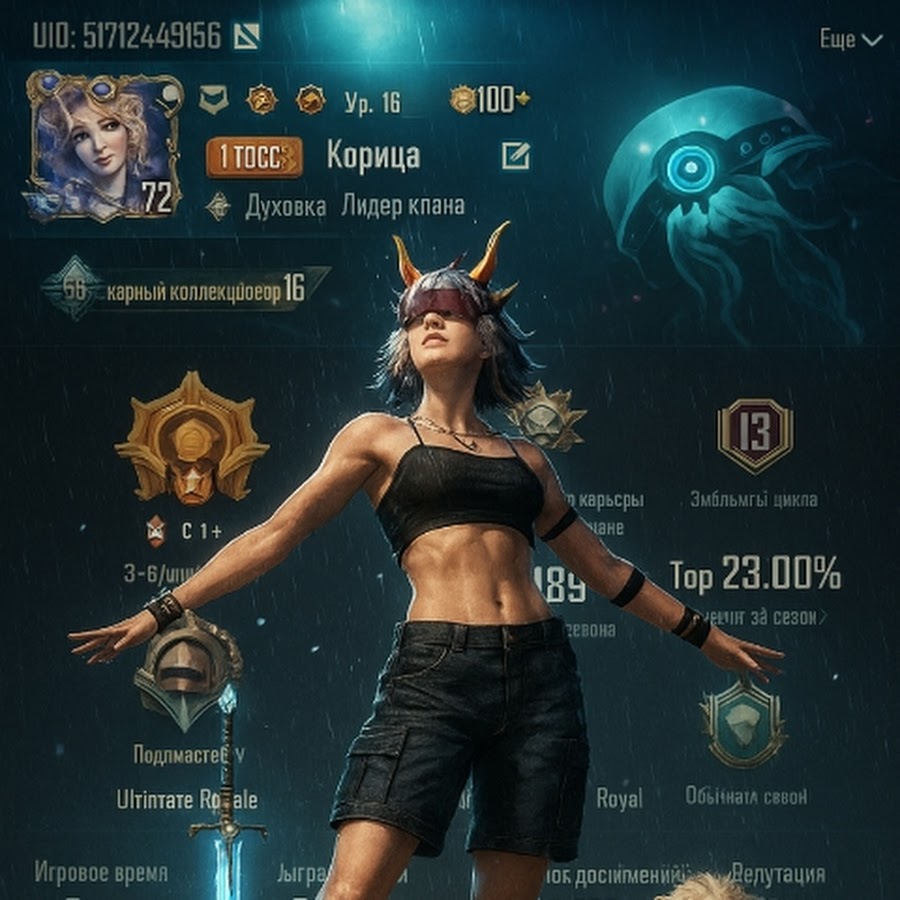Show the Top 23.00% season ranking

755,575
